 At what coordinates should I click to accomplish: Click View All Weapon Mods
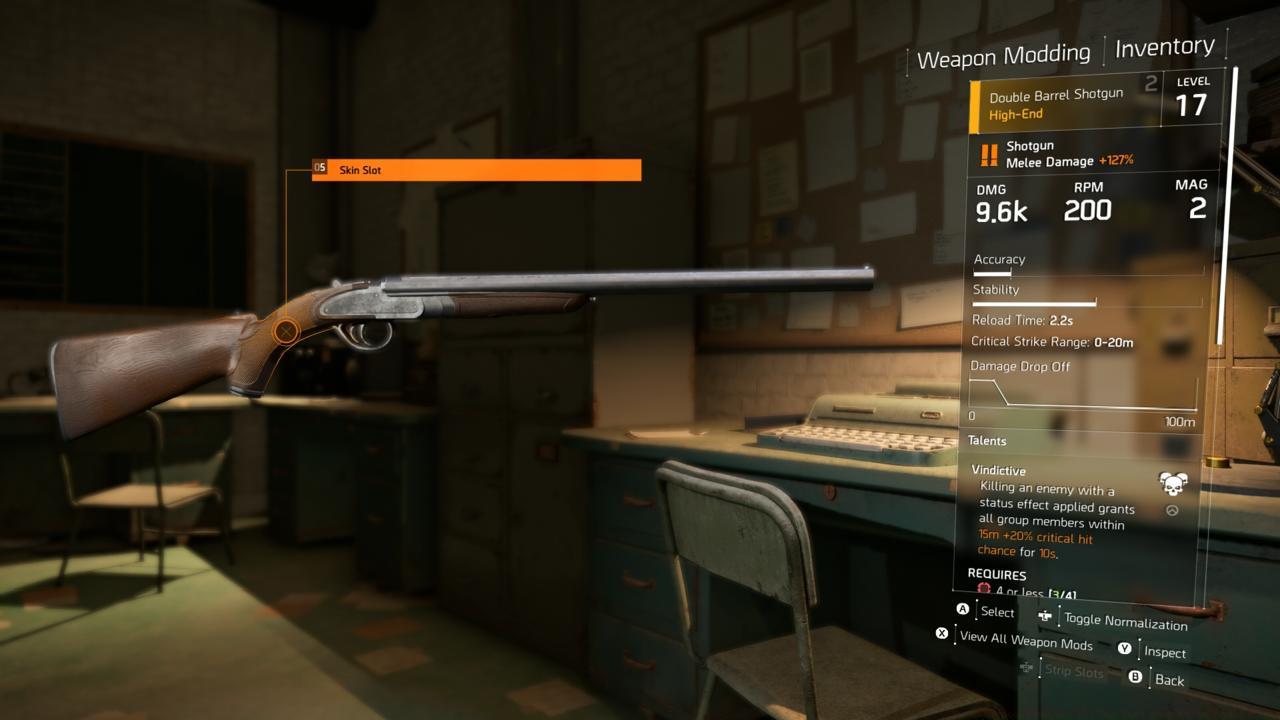1025,644
